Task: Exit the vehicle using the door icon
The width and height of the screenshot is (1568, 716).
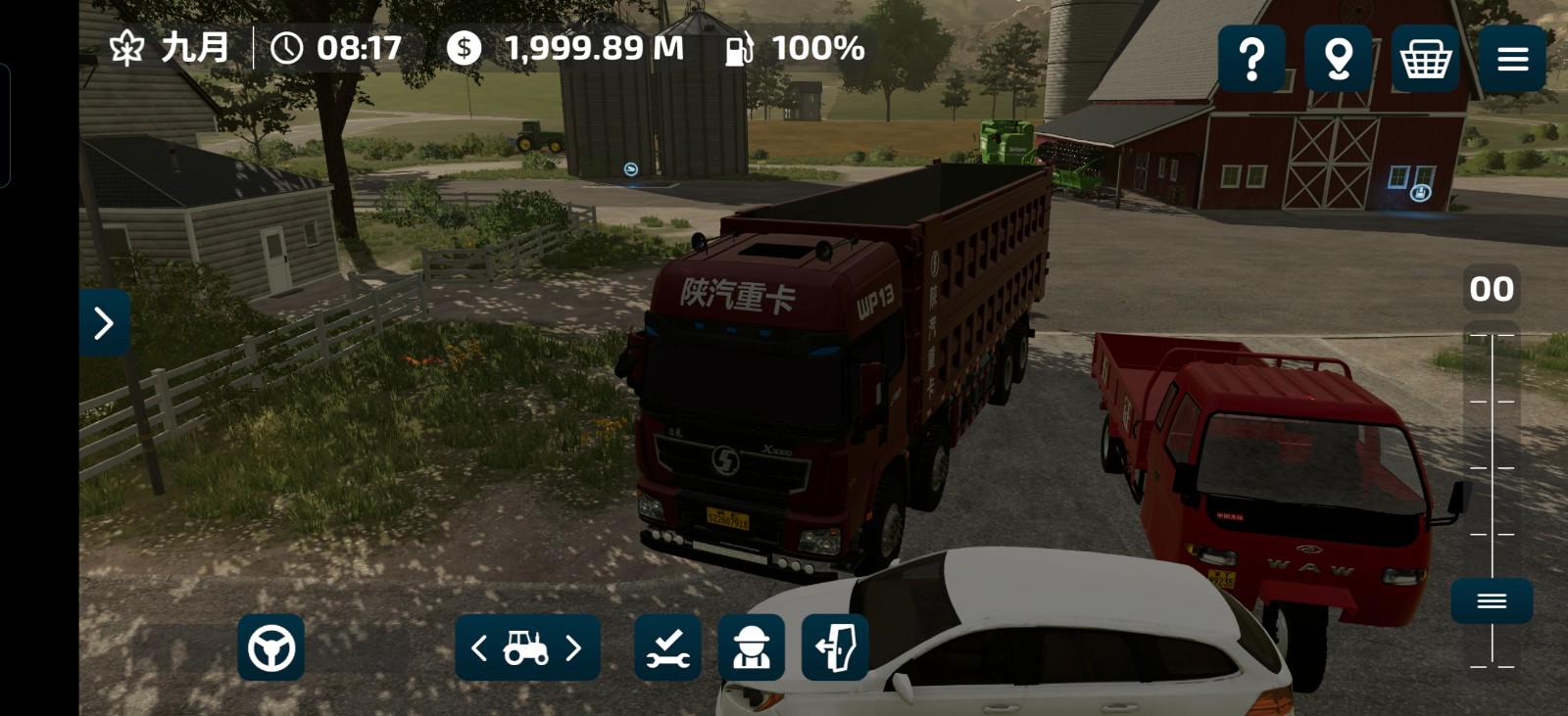Action: click(x=835, y=647)
